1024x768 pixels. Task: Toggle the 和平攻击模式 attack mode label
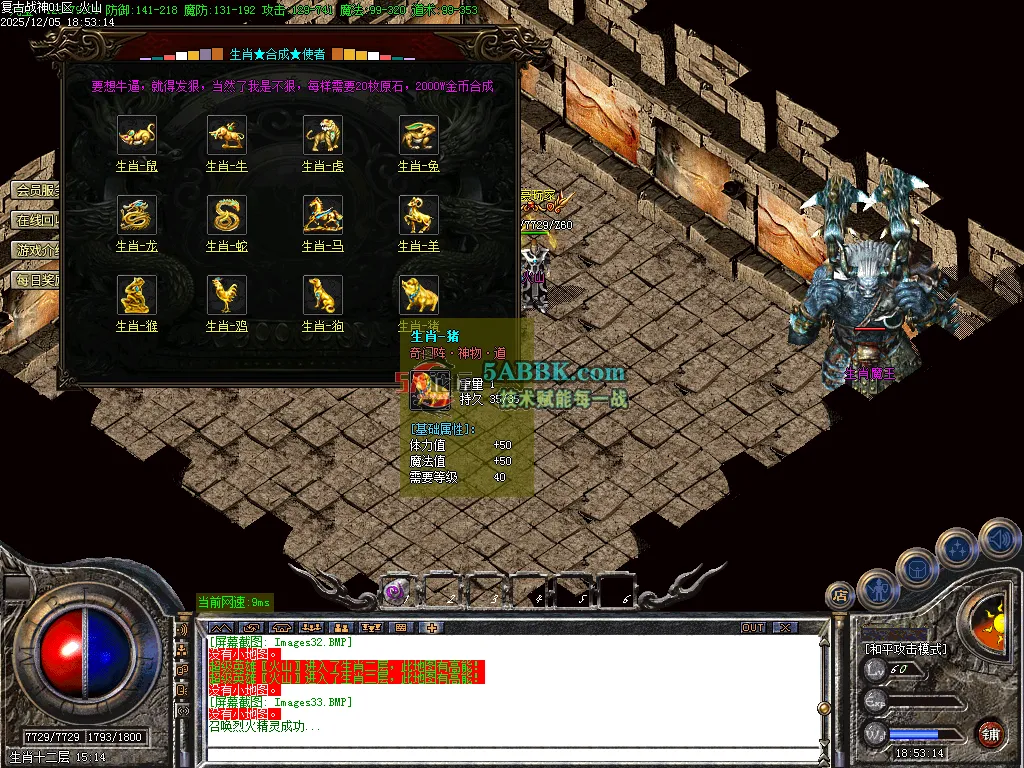coord(906,649)
